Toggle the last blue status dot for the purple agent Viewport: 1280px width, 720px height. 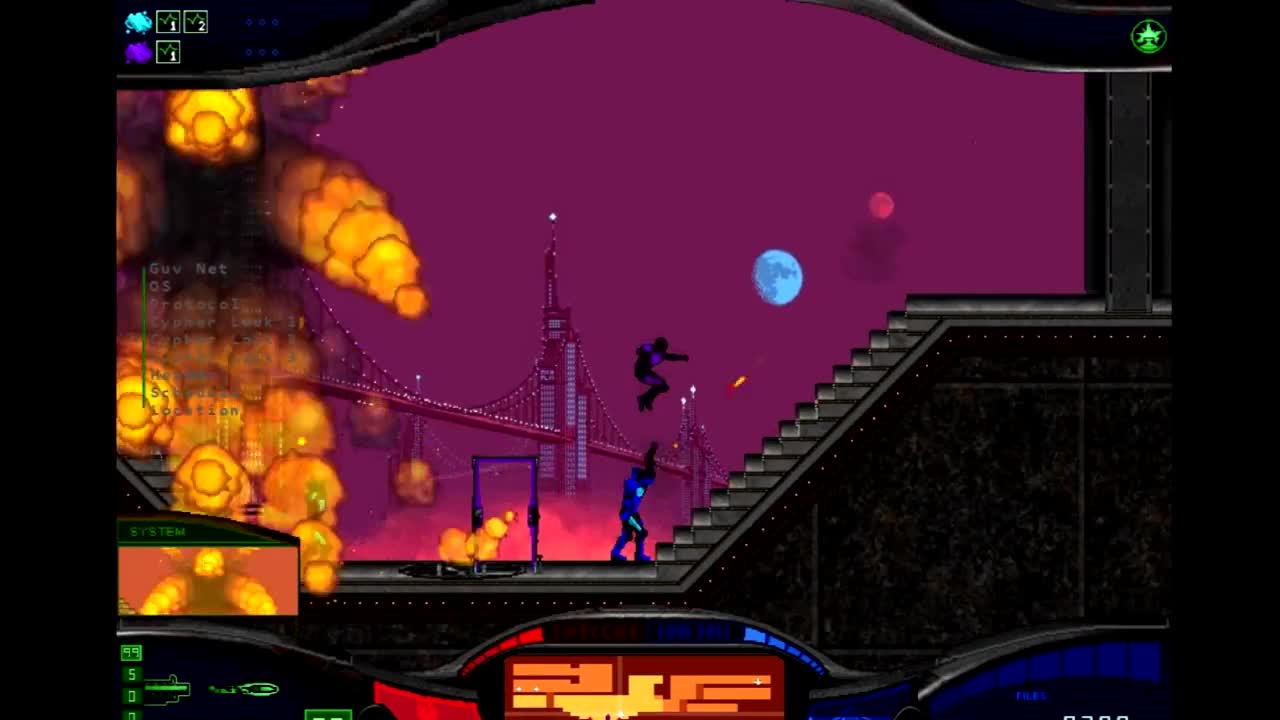[276, 51]
